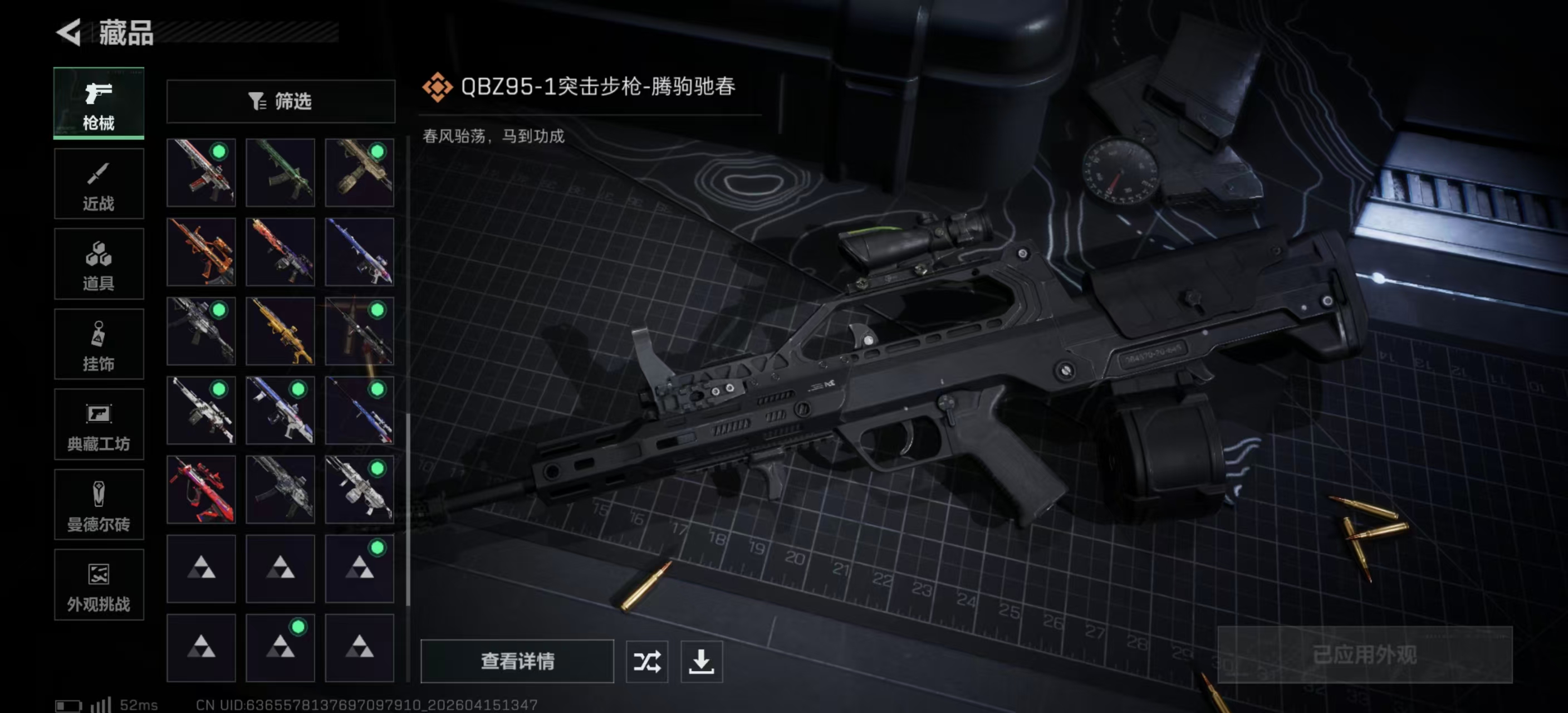Select the orange rifle skin thumbnail
1568x713 pixels.
201,251
